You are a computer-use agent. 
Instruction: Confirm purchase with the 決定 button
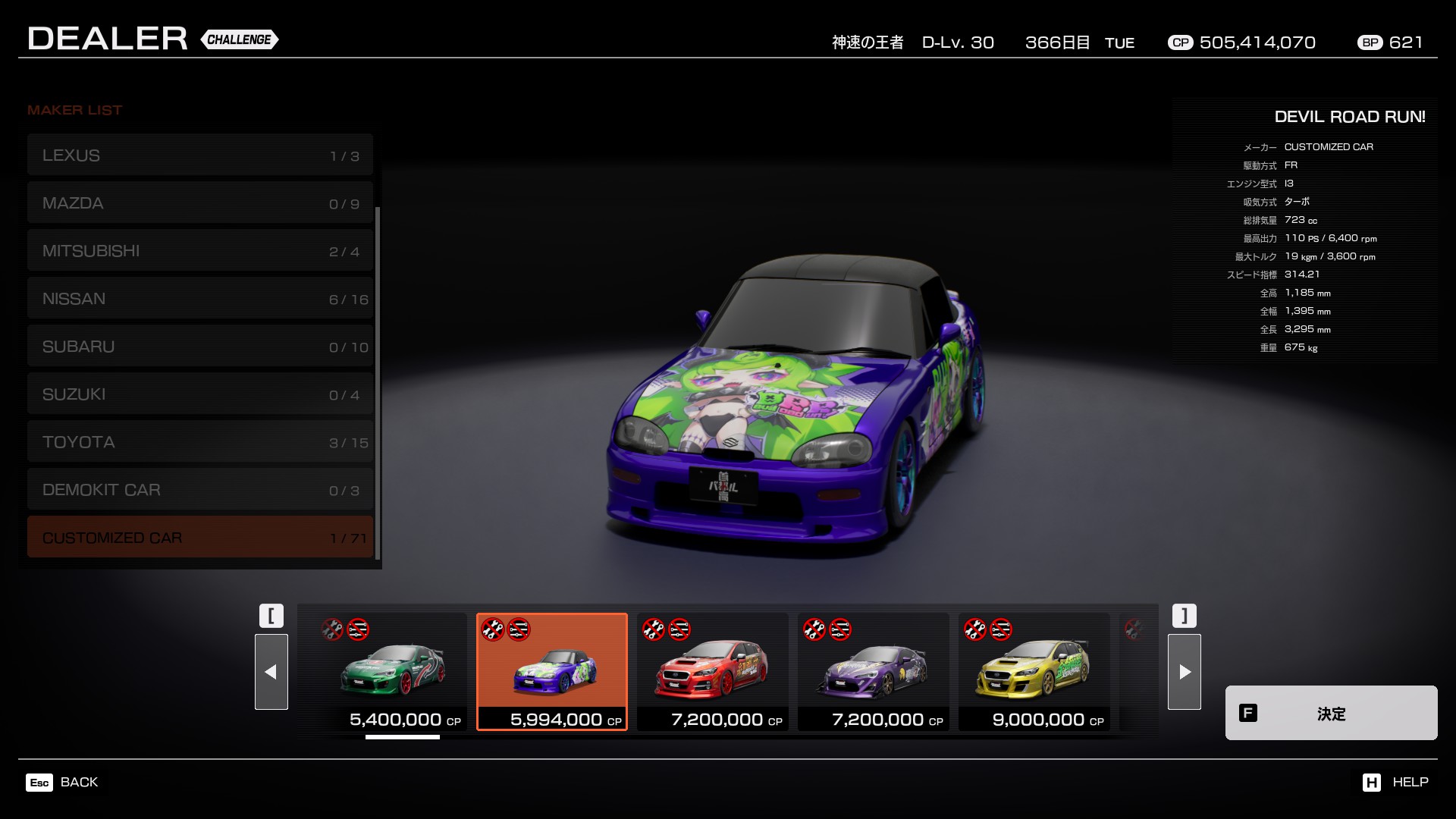click(1331, 713)
